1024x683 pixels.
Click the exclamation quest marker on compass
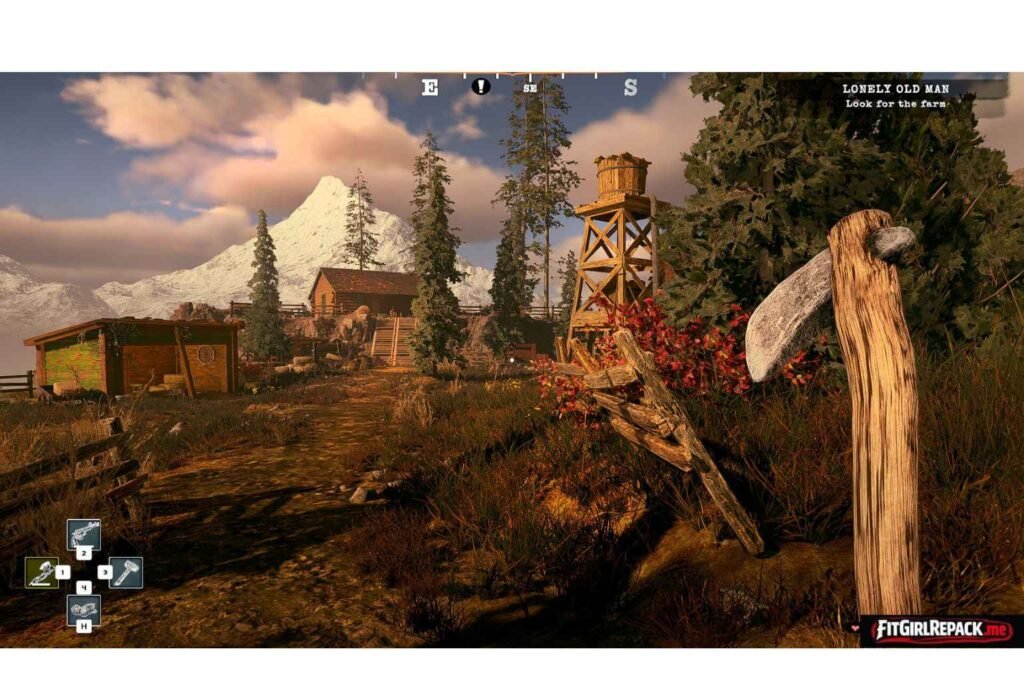click(x=481, y=87)
